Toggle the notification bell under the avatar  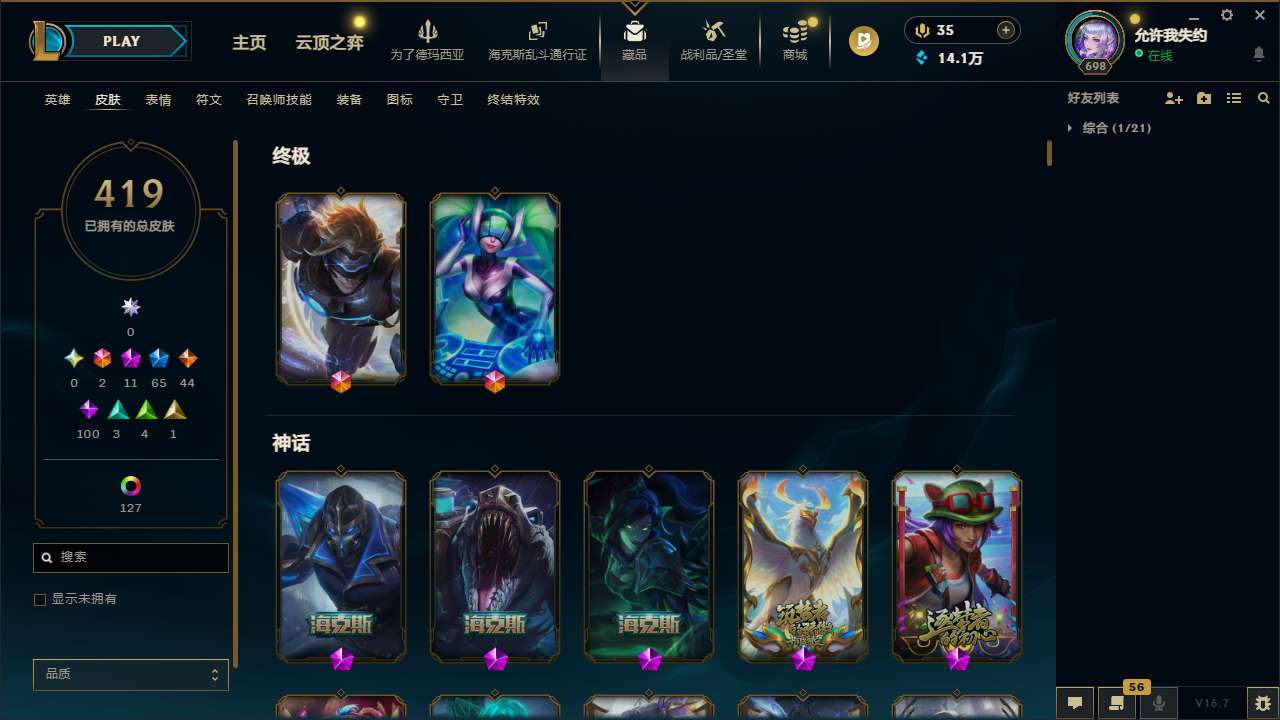[x=1258, y=52]
